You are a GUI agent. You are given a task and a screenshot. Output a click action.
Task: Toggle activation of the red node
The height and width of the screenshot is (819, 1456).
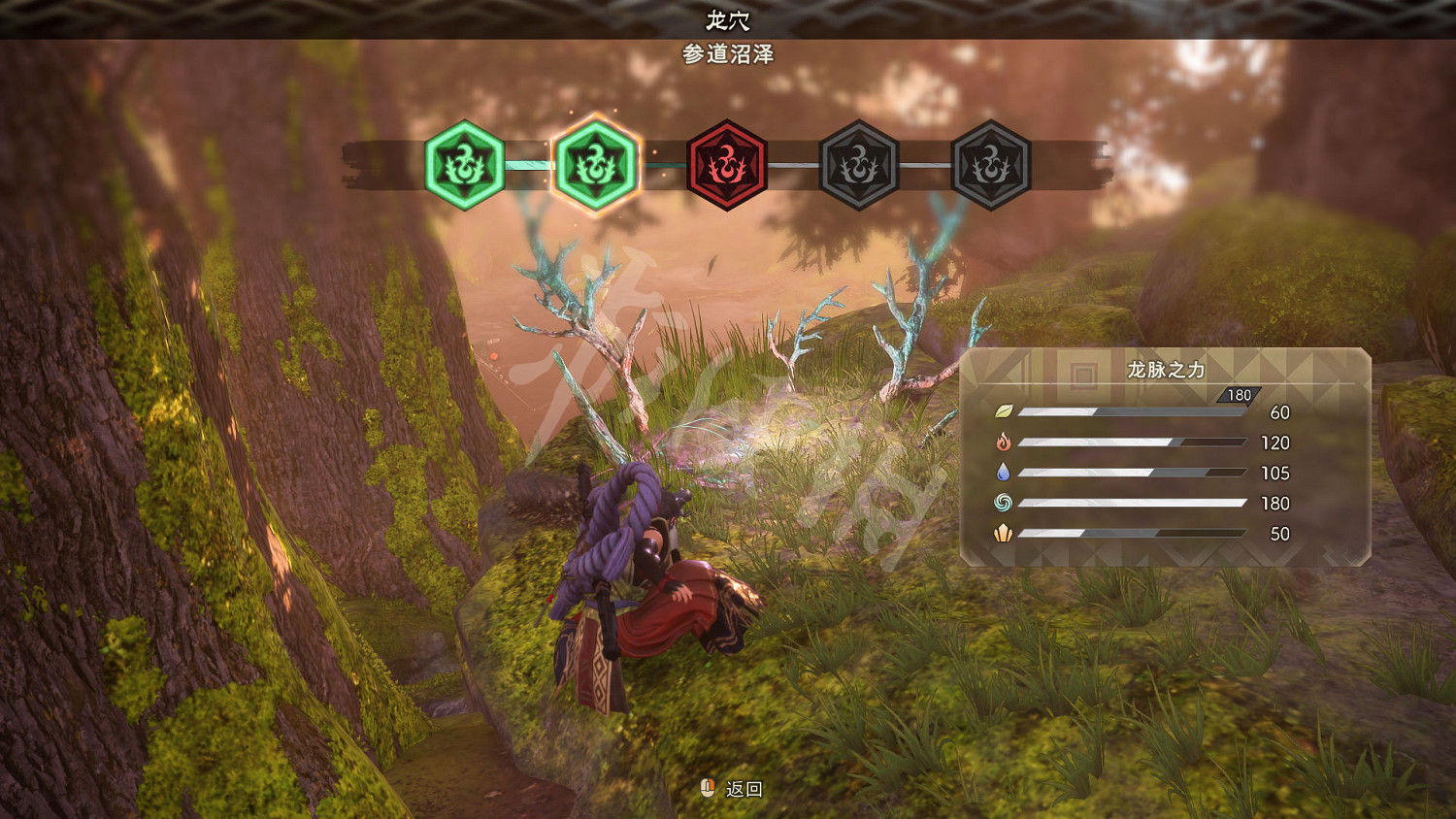(725, 165)
